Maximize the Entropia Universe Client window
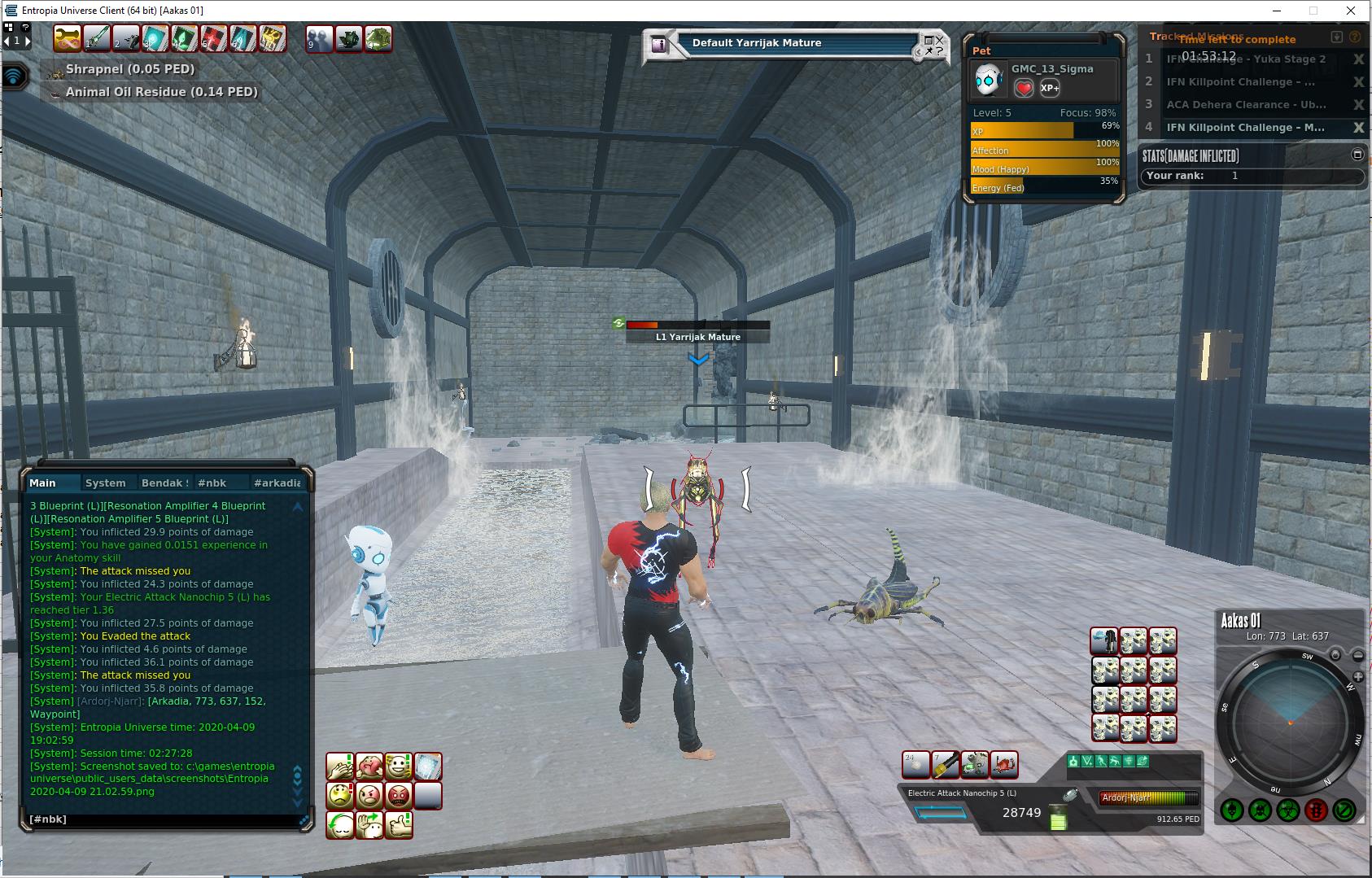 1313,11
